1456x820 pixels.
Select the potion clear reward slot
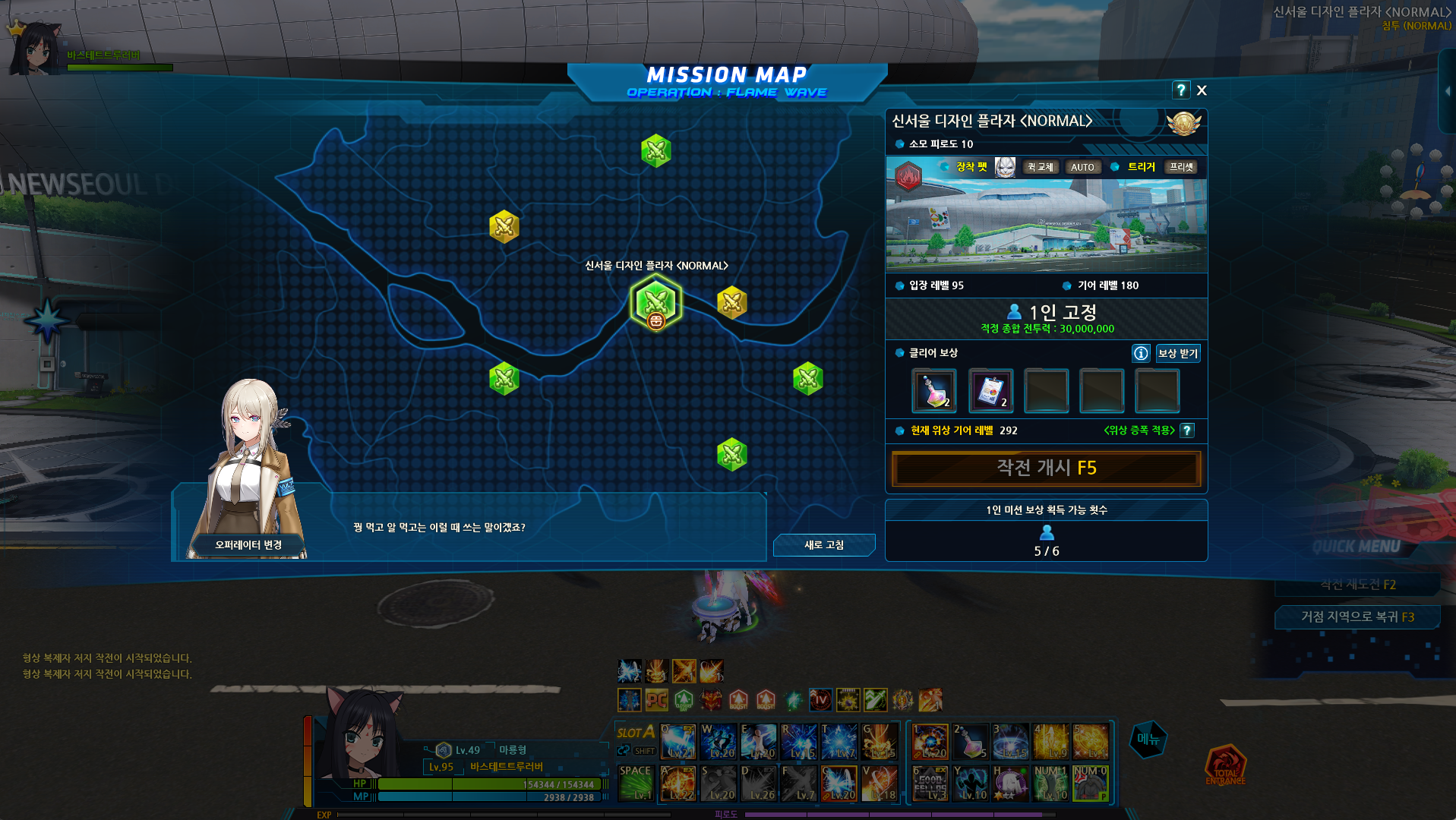pyautogui.click(x=933, y=390)
